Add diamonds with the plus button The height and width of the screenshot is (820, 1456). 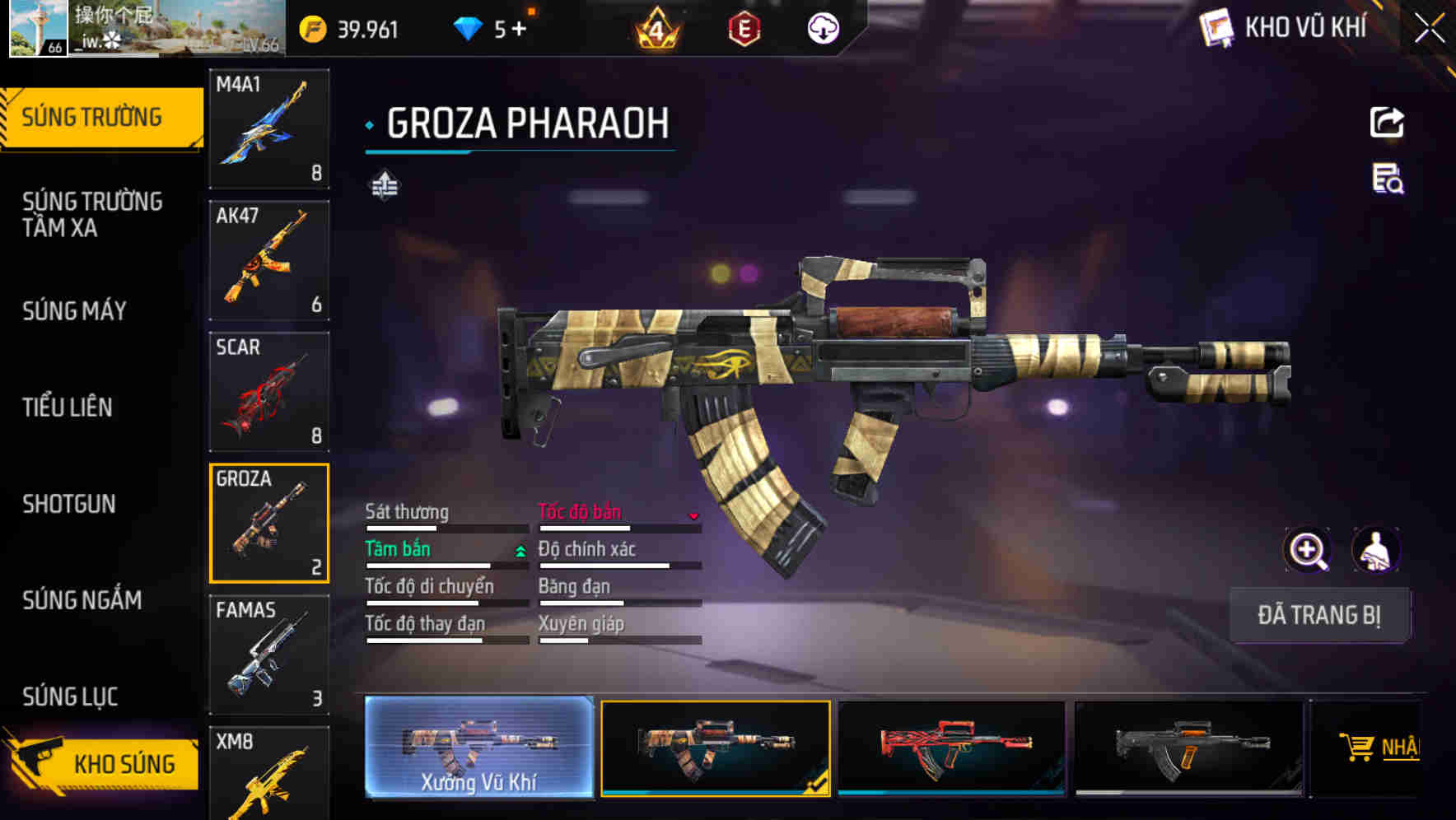519,30
